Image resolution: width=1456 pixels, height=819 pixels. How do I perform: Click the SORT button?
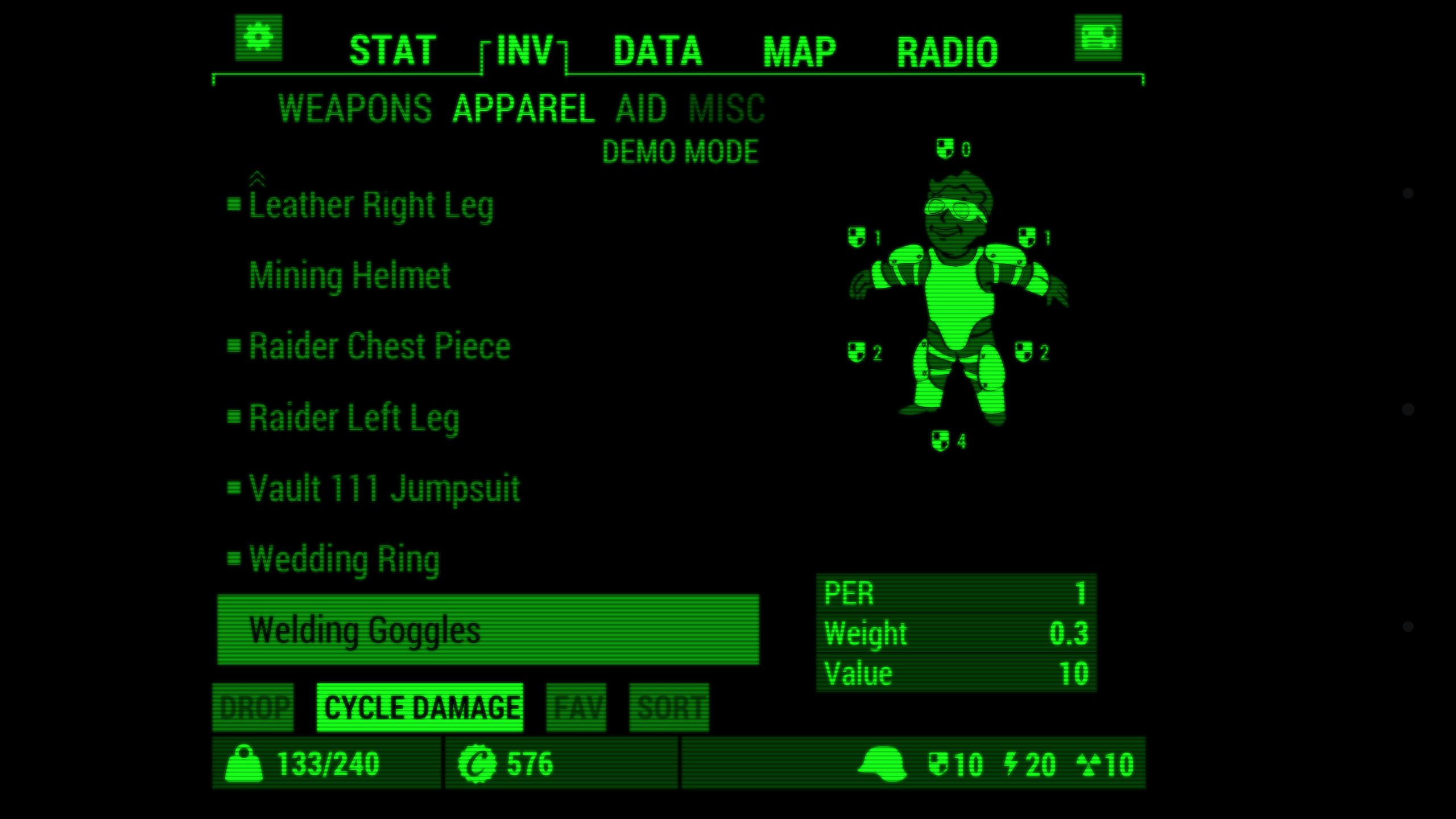coord(669,707)
